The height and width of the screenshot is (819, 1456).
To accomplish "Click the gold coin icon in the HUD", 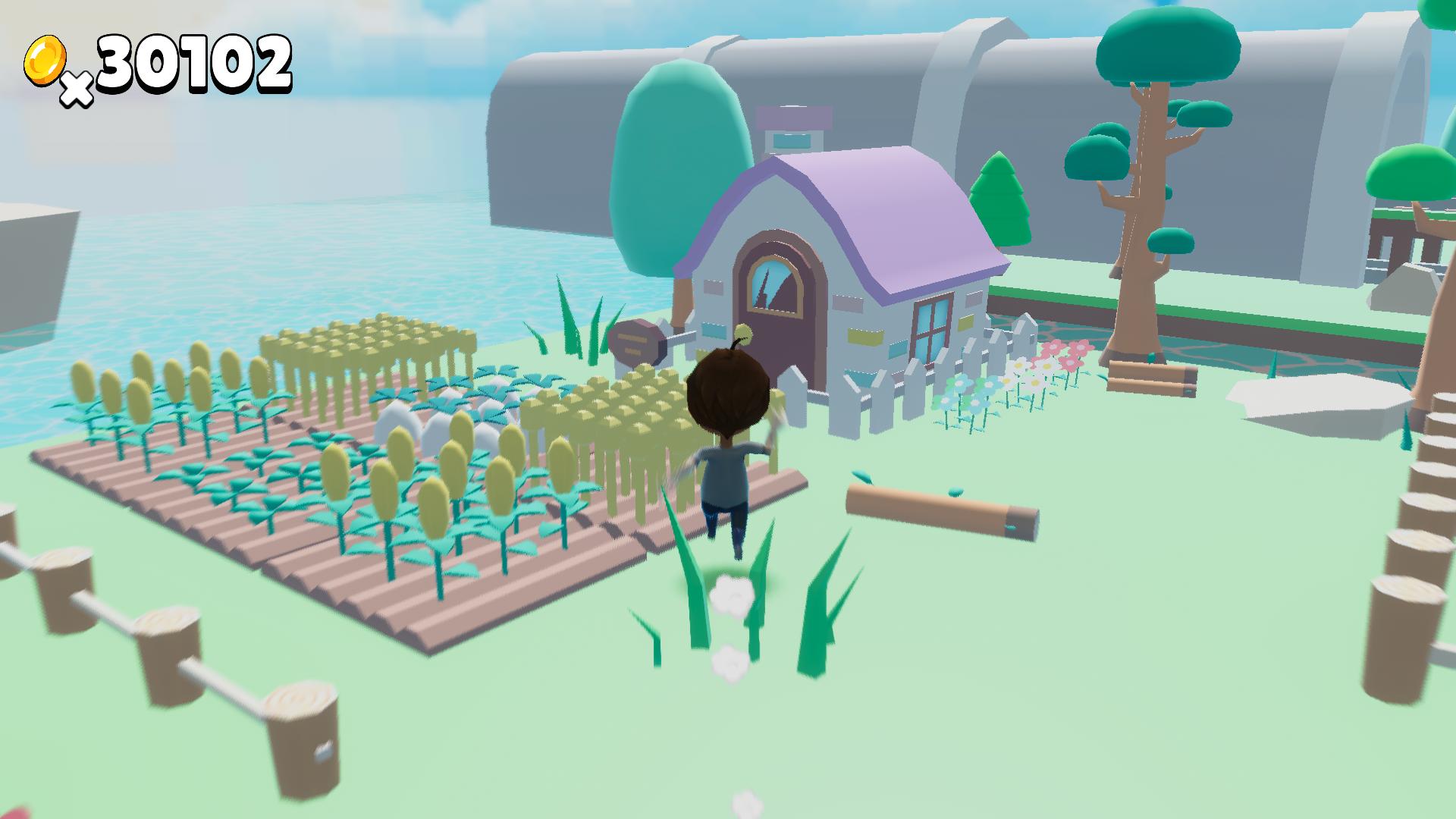I will pyautogui.click(x=45, y=61).
